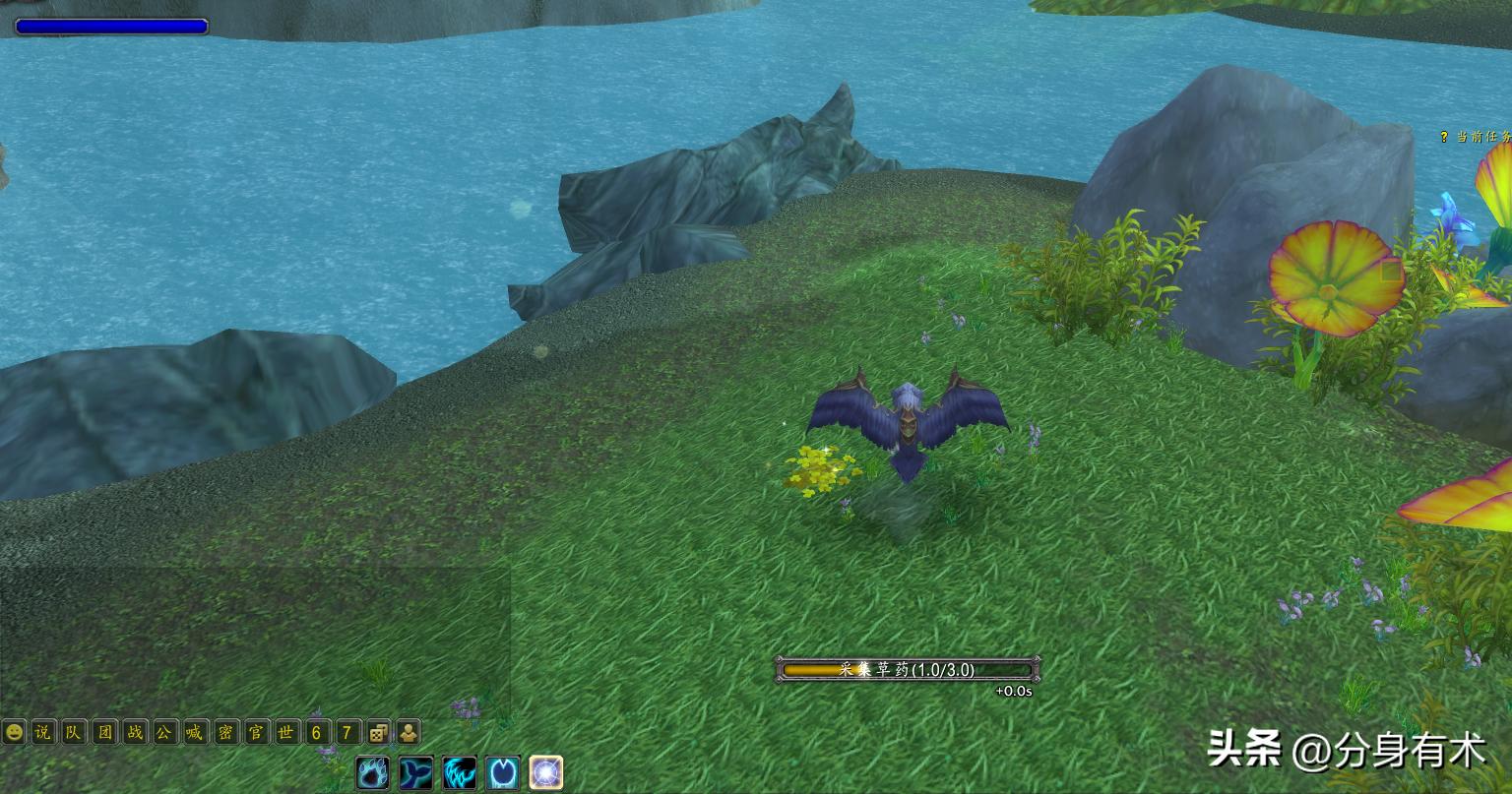Select the 说 (say) chat channel
The width and height of the screenshot is (1512, 794).
click(42, 733)
